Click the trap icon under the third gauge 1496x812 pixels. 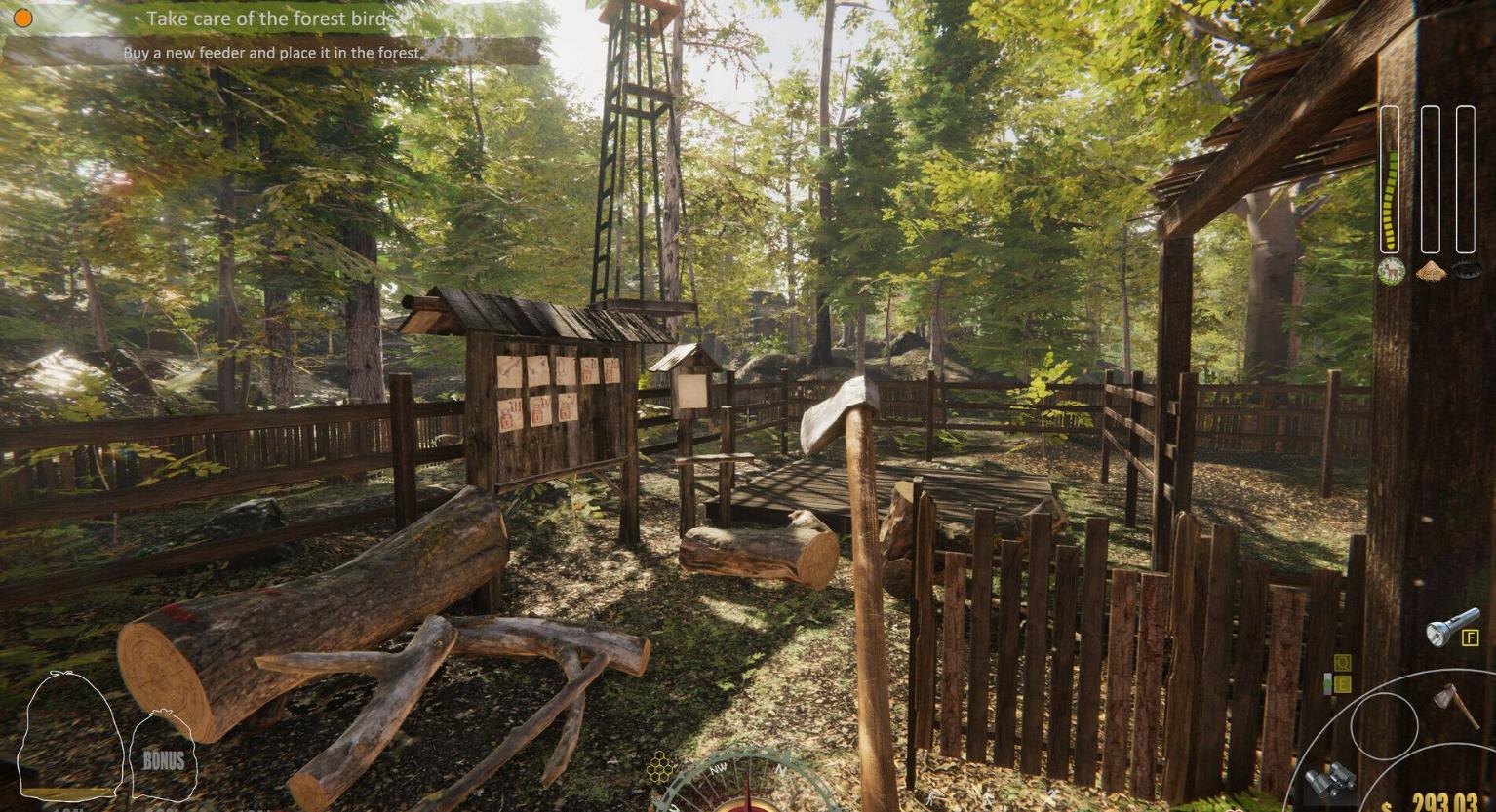pyautogui.click(x=1466, y=269)
